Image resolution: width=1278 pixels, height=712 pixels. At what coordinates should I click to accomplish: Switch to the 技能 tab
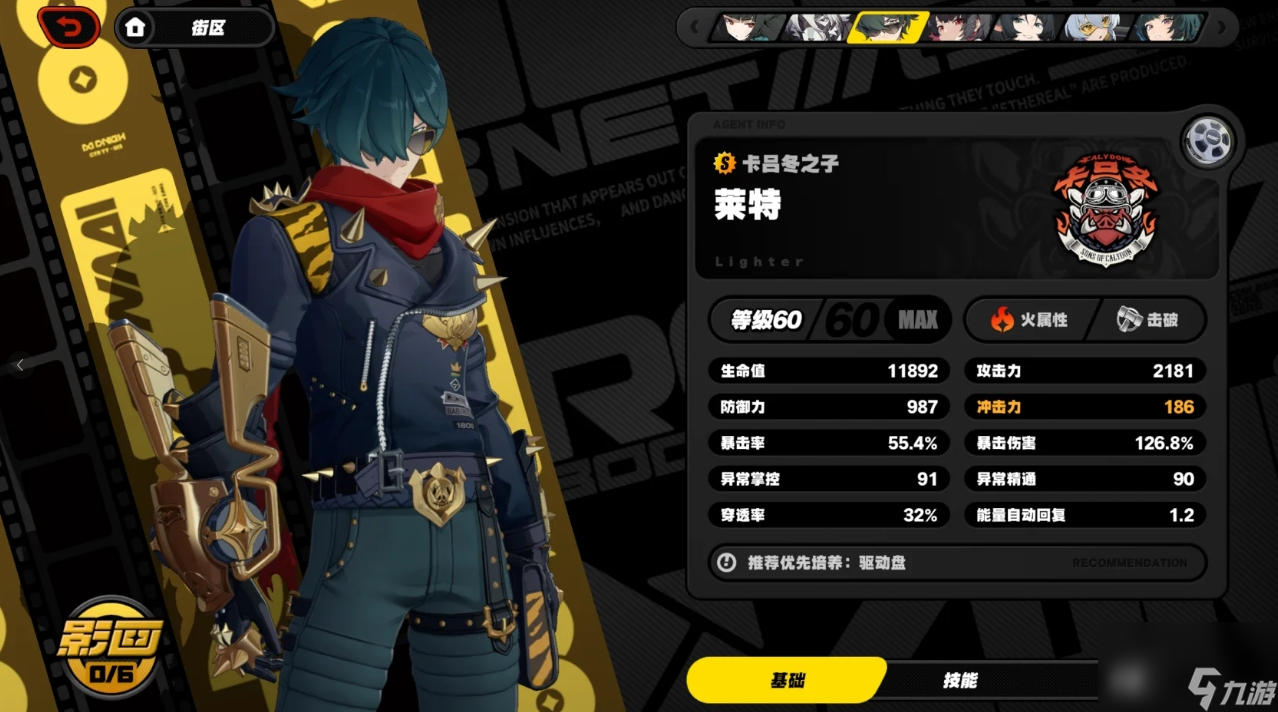(x=960, y=681)
